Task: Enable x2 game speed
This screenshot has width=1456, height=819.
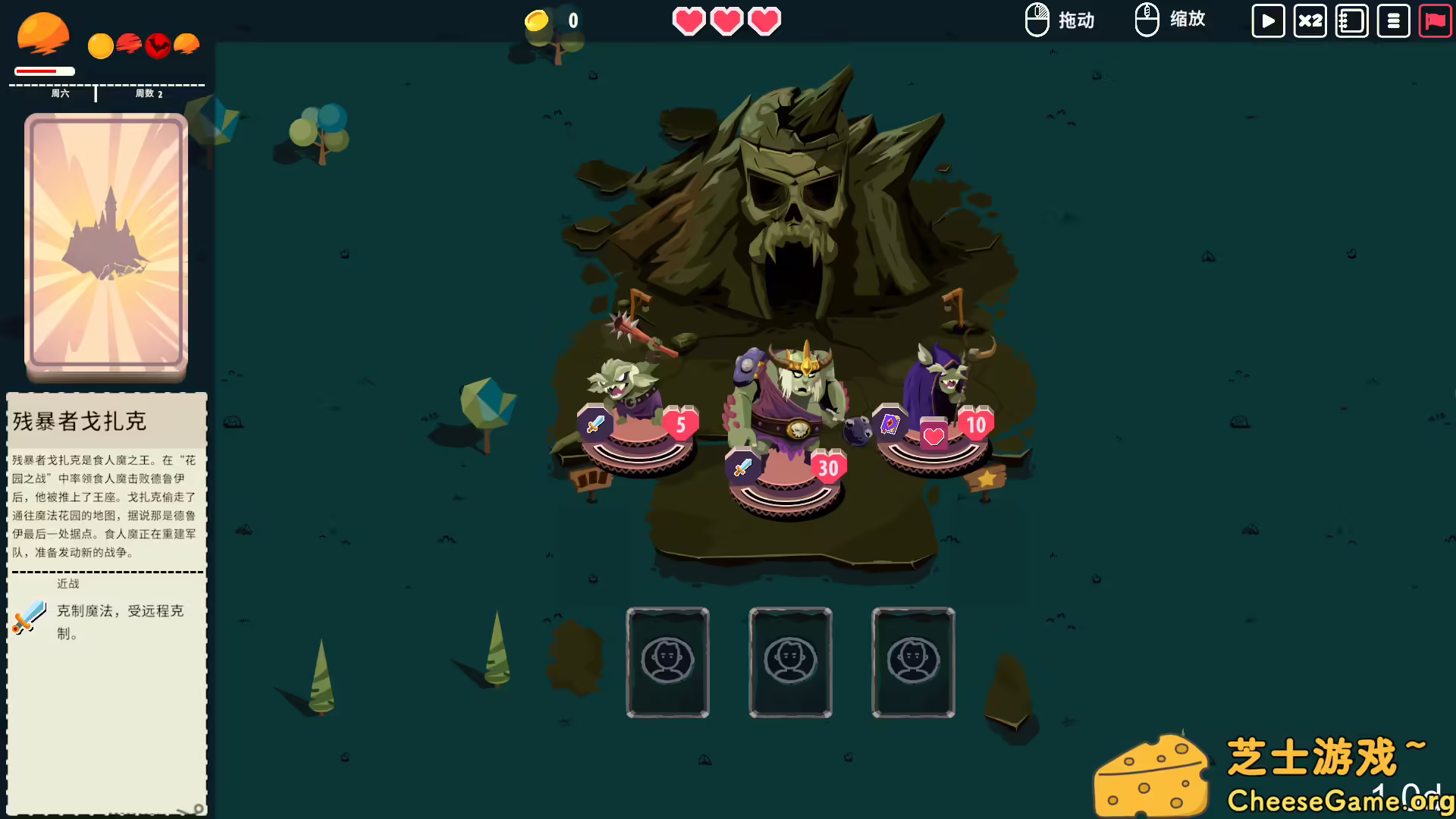Action: (x=1310, y=20)
